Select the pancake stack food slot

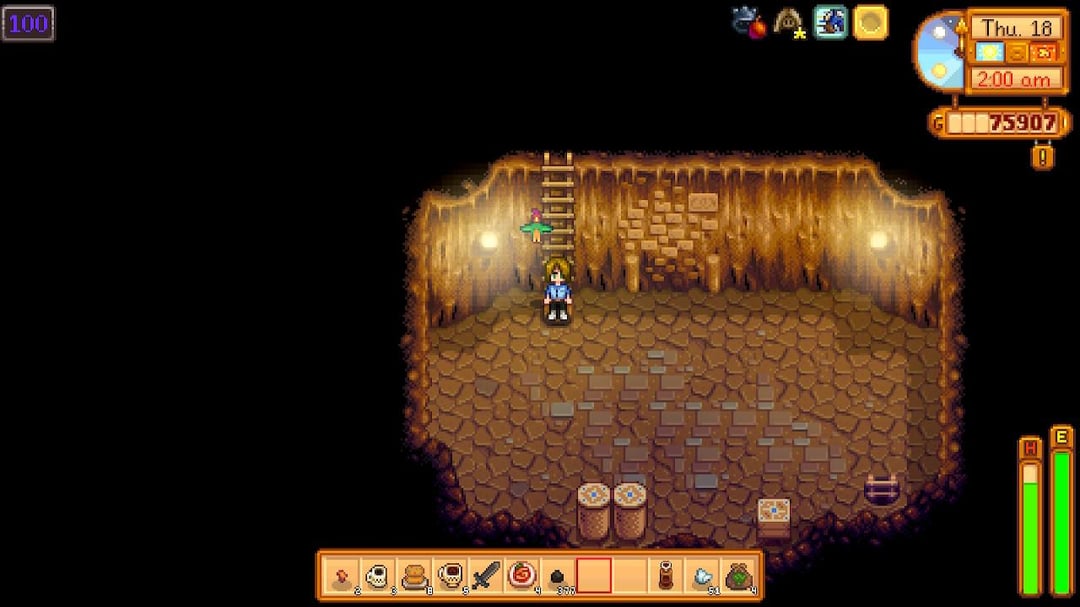click(x=413, y=576)
